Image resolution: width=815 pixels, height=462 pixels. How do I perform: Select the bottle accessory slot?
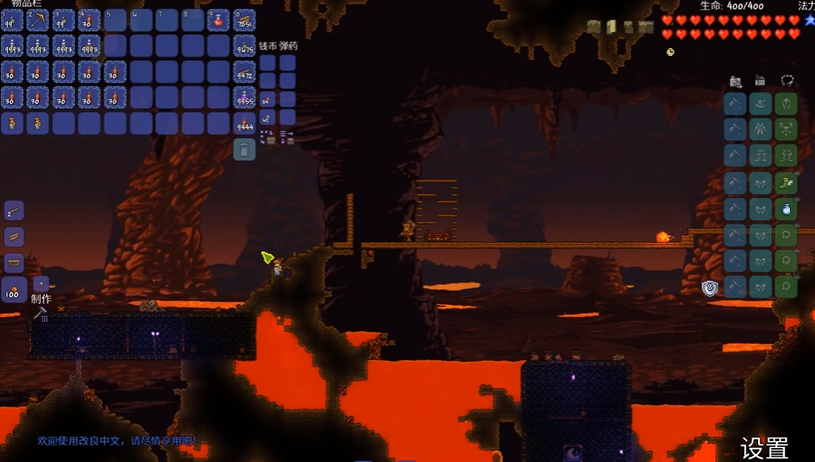tap(787, 209)
